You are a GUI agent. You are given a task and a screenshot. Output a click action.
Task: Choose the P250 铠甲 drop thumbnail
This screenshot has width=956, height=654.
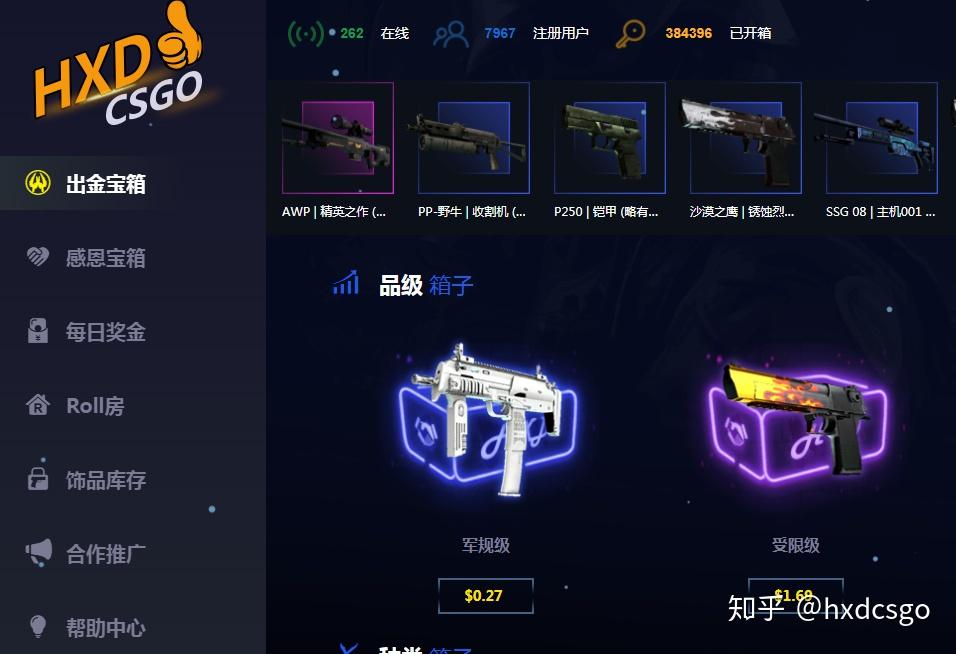tap(609, 138)
